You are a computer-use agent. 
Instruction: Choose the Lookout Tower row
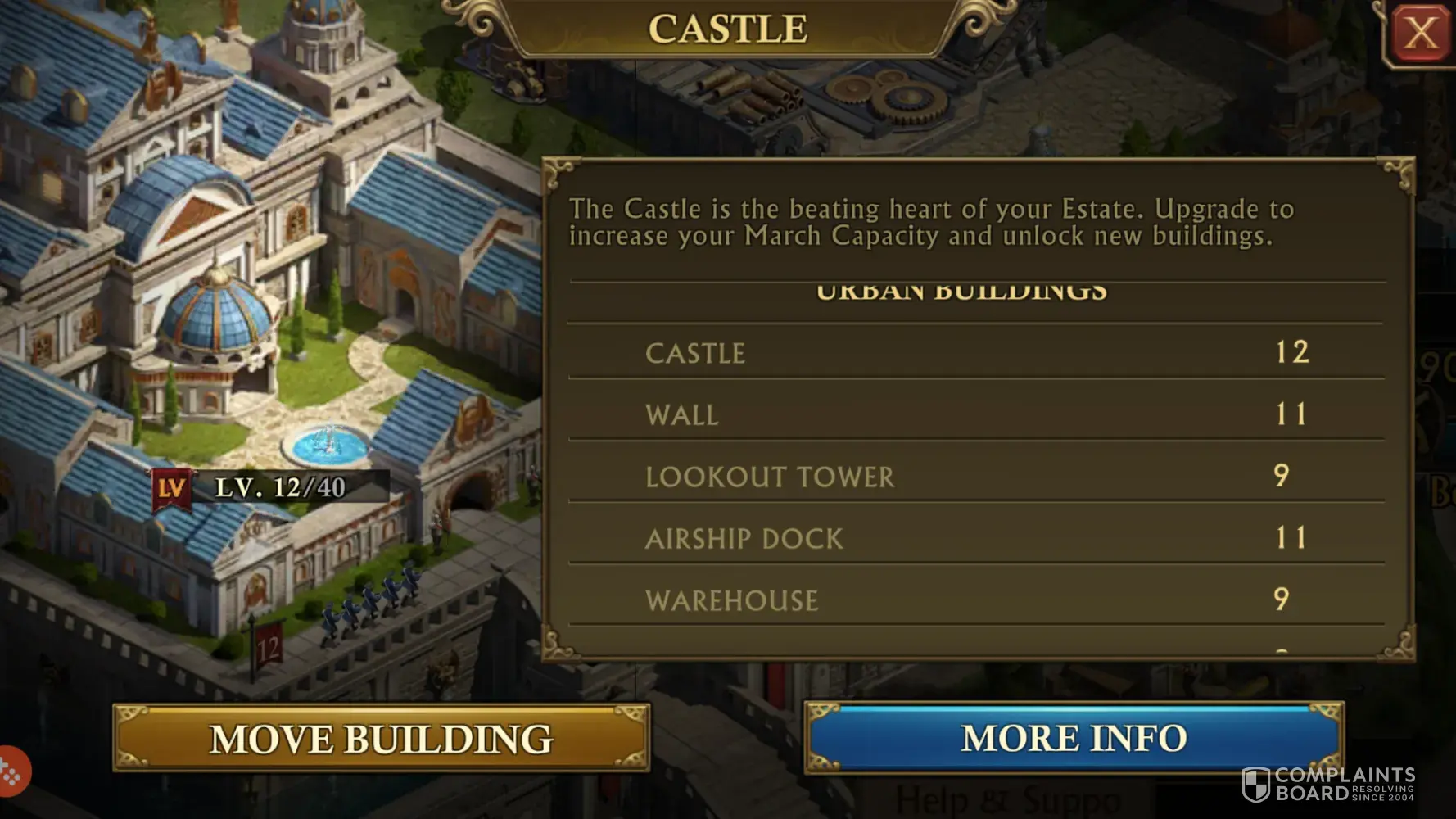click(x=976, y=476)
